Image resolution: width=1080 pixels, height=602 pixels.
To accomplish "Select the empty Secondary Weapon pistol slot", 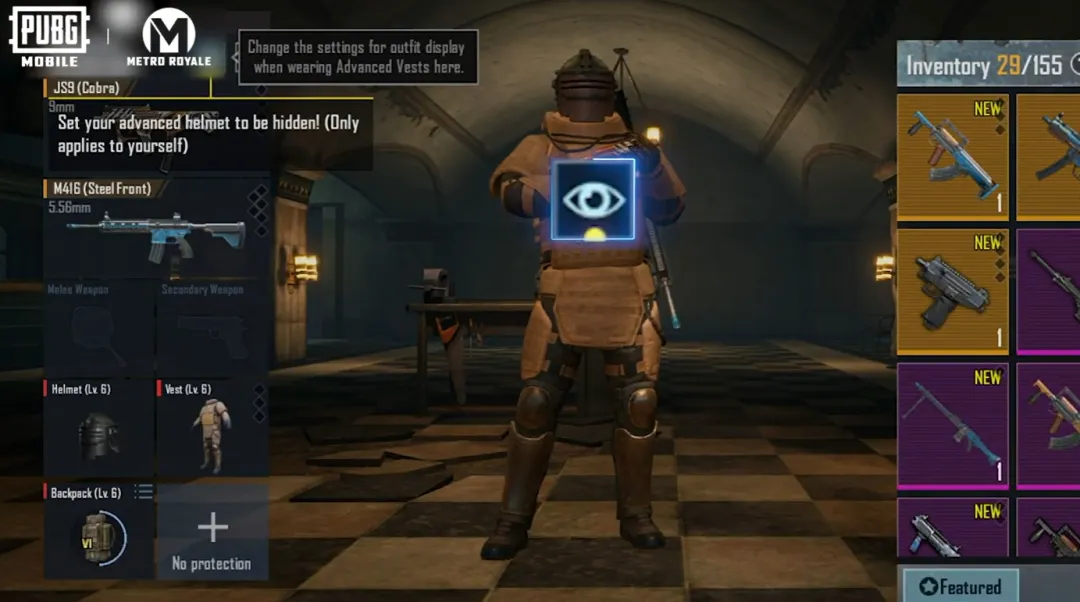I will 211,328.
